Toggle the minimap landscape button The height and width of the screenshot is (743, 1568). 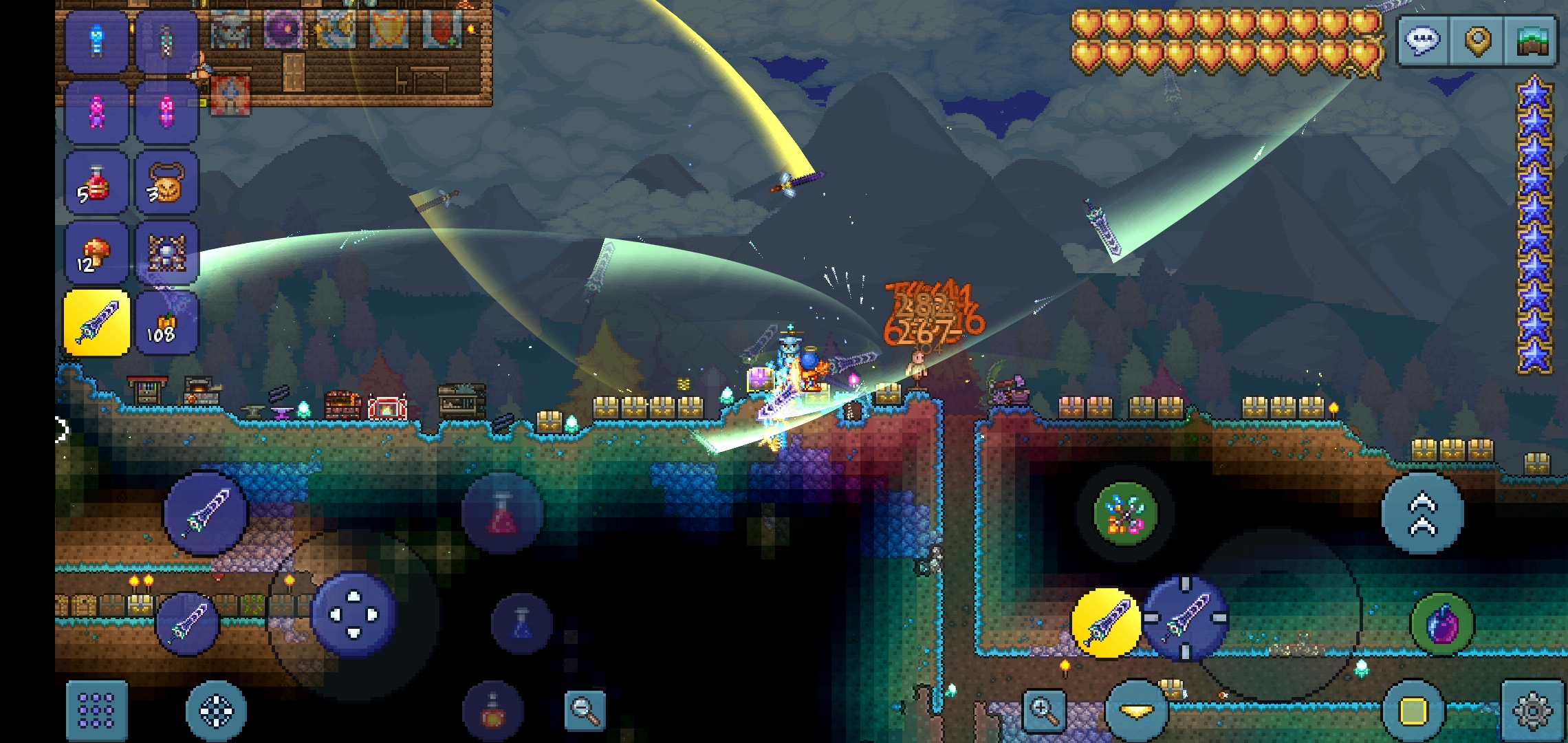(1531, 41)
